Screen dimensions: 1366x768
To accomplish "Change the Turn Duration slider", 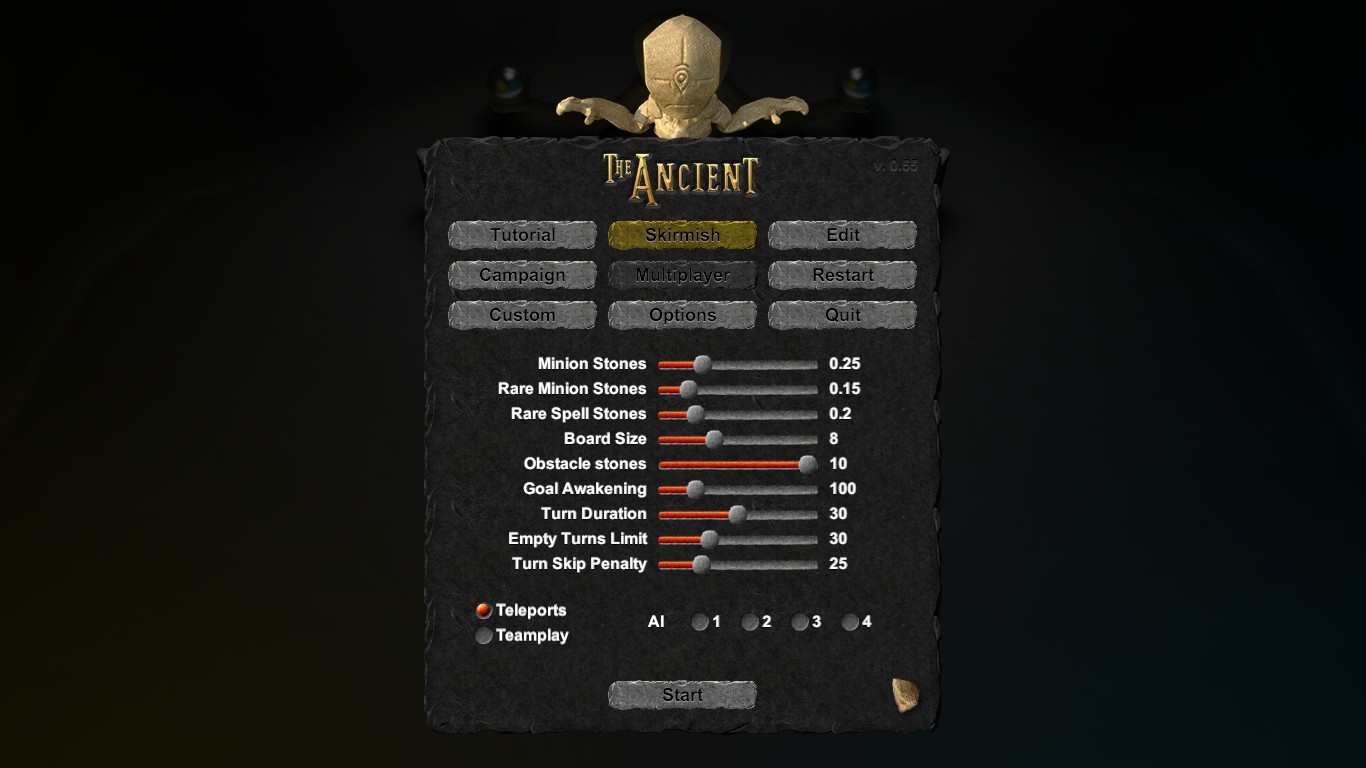I will (737, 514).
